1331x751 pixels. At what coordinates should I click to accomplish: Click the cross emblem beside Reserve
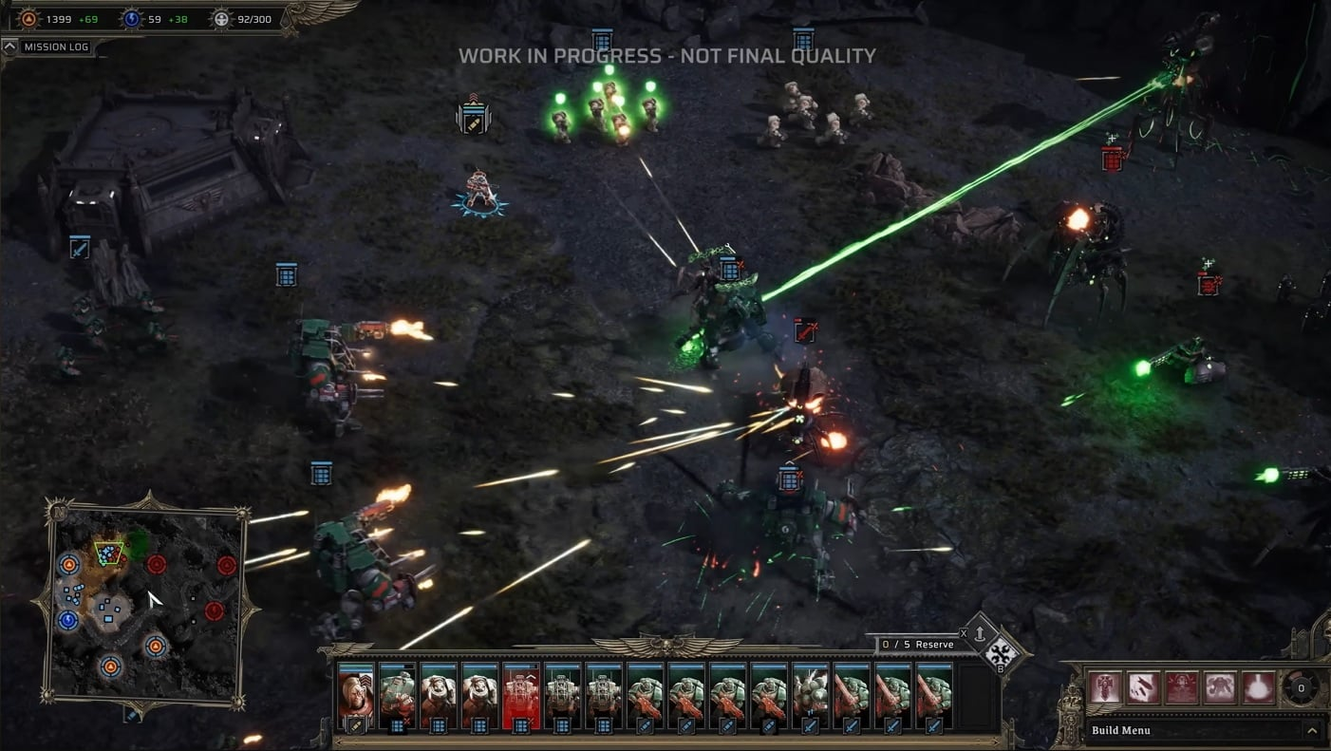point(1001,655)
